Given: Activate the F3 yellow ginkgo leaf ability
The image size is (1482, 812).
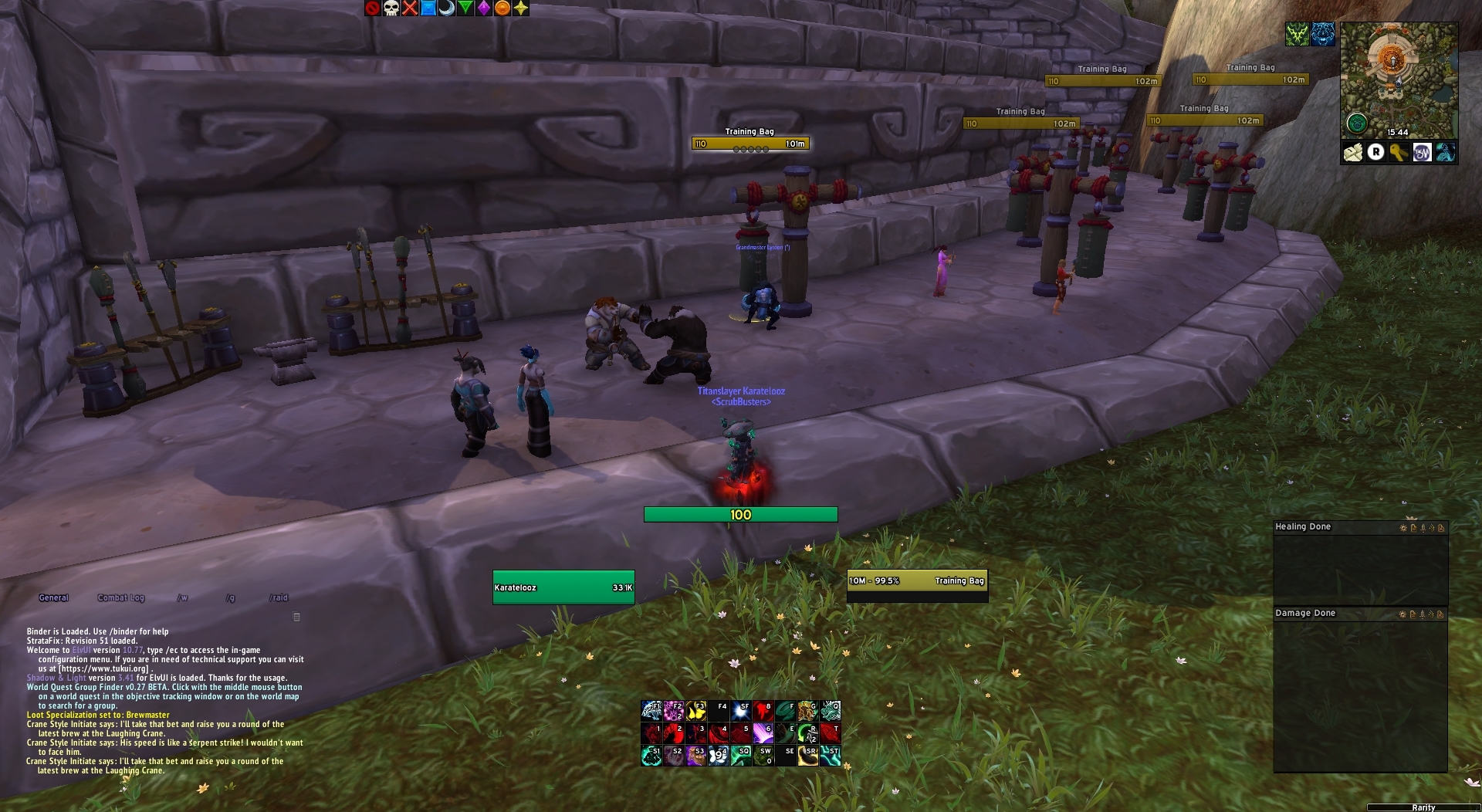Looking at the screenshot, I should (696, 710).
